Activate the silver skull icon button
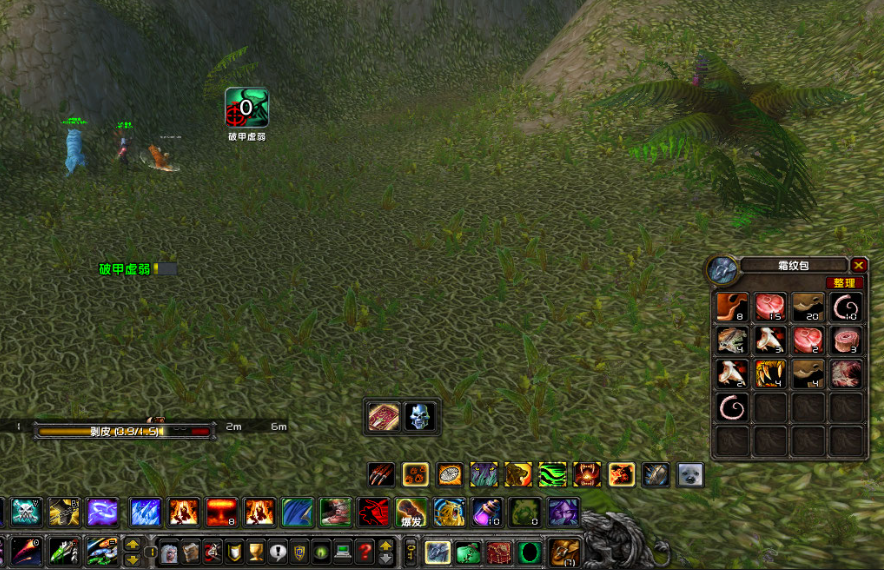This screenshot has width=884, height=570. tap(420, 416)
